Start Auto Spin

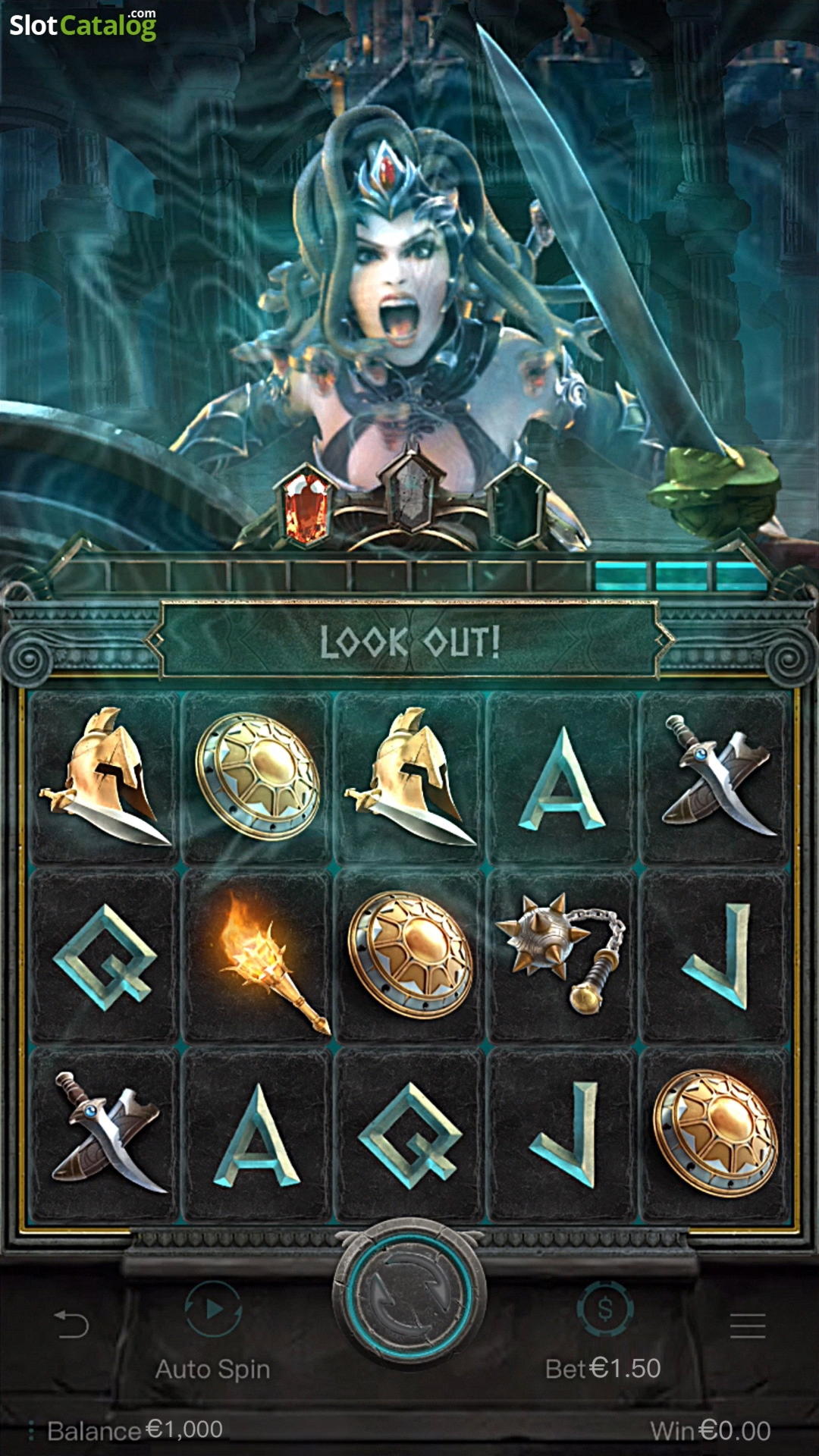click(213, 1310)
